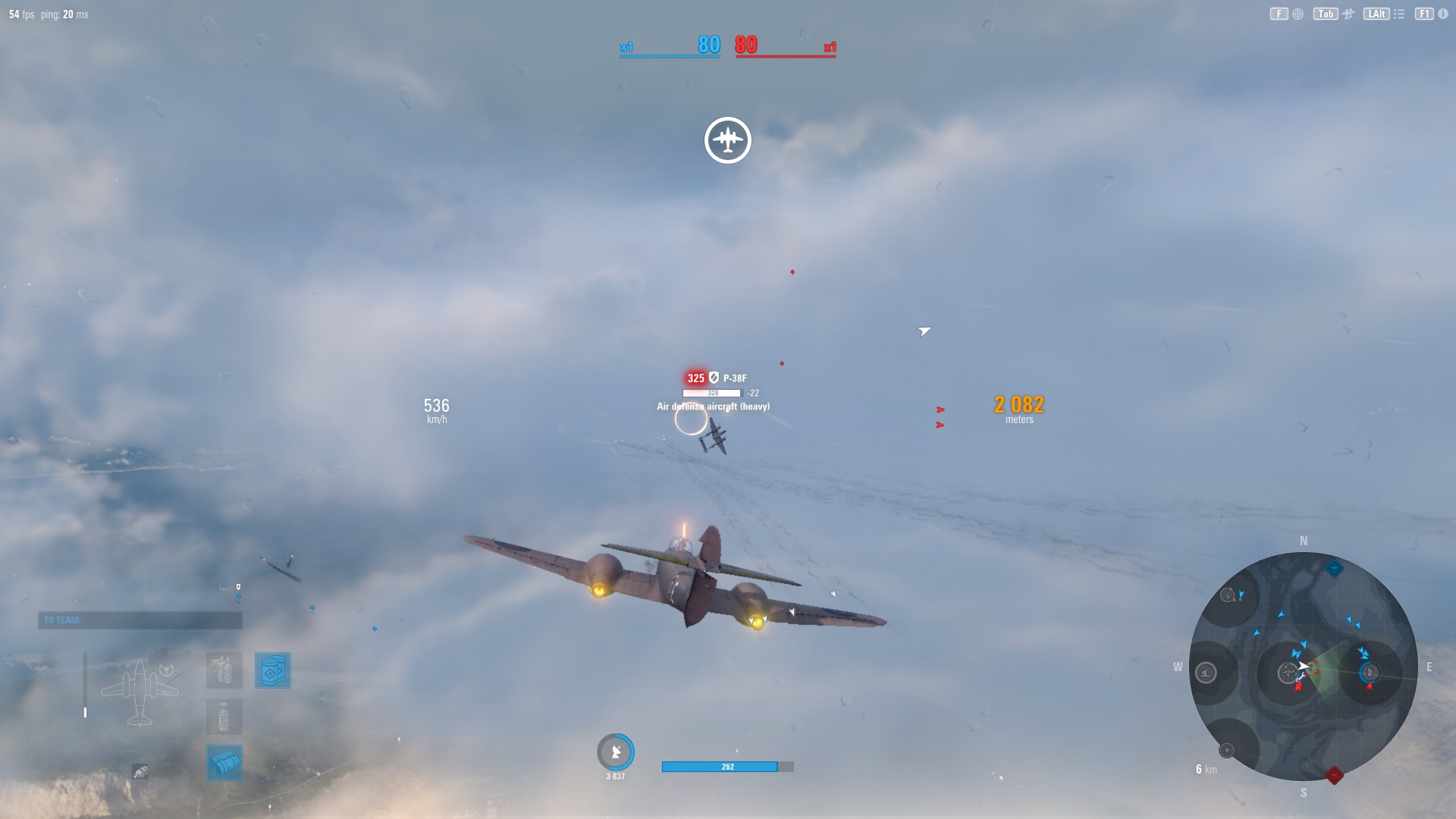Click the highlighted blue fuel barrels consumable

273,670
